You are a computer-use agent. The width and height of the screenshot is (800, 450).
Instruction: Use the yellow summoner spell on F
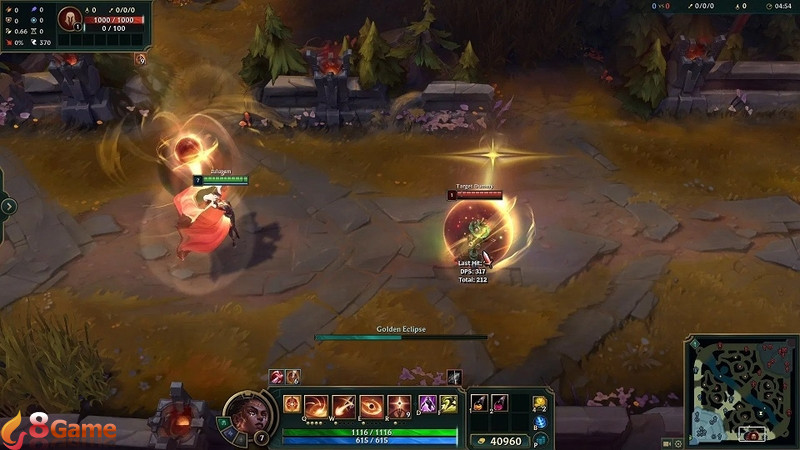449,404
